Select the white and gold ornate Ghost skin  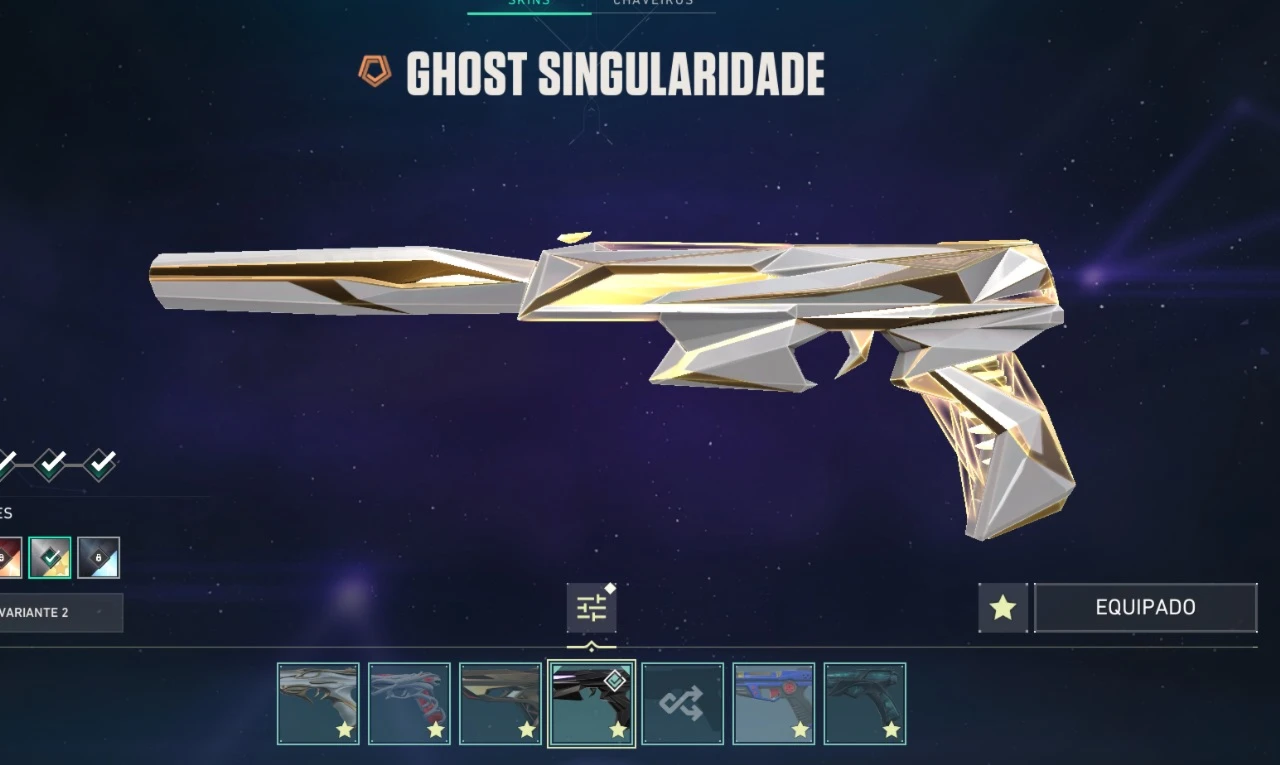click(x=318, y=703)
